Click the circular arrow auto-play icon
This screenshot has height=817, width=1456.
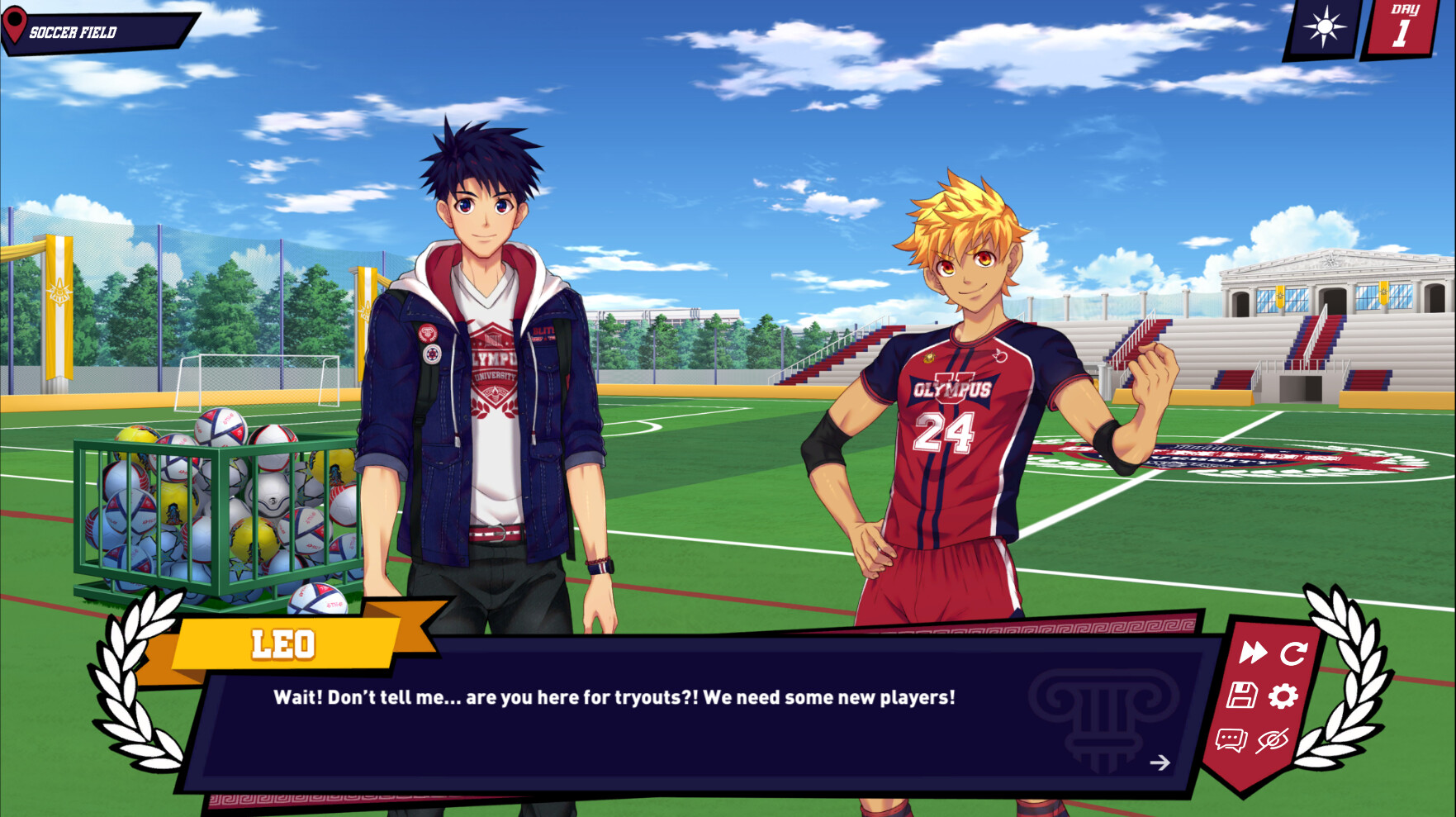click(x=1293, y=653)
